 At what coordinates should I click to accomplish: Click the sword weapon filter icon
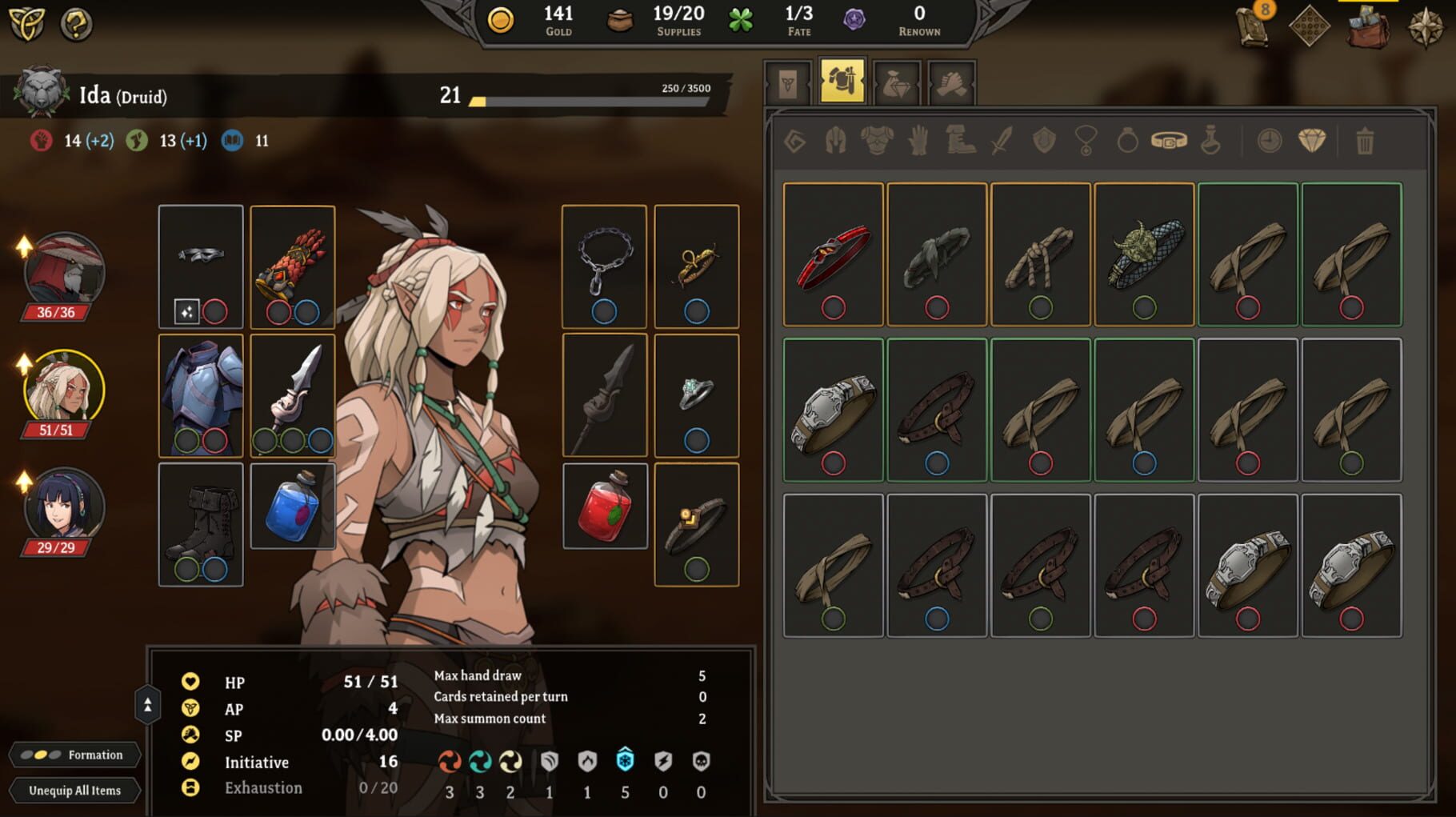[1002, 142]
